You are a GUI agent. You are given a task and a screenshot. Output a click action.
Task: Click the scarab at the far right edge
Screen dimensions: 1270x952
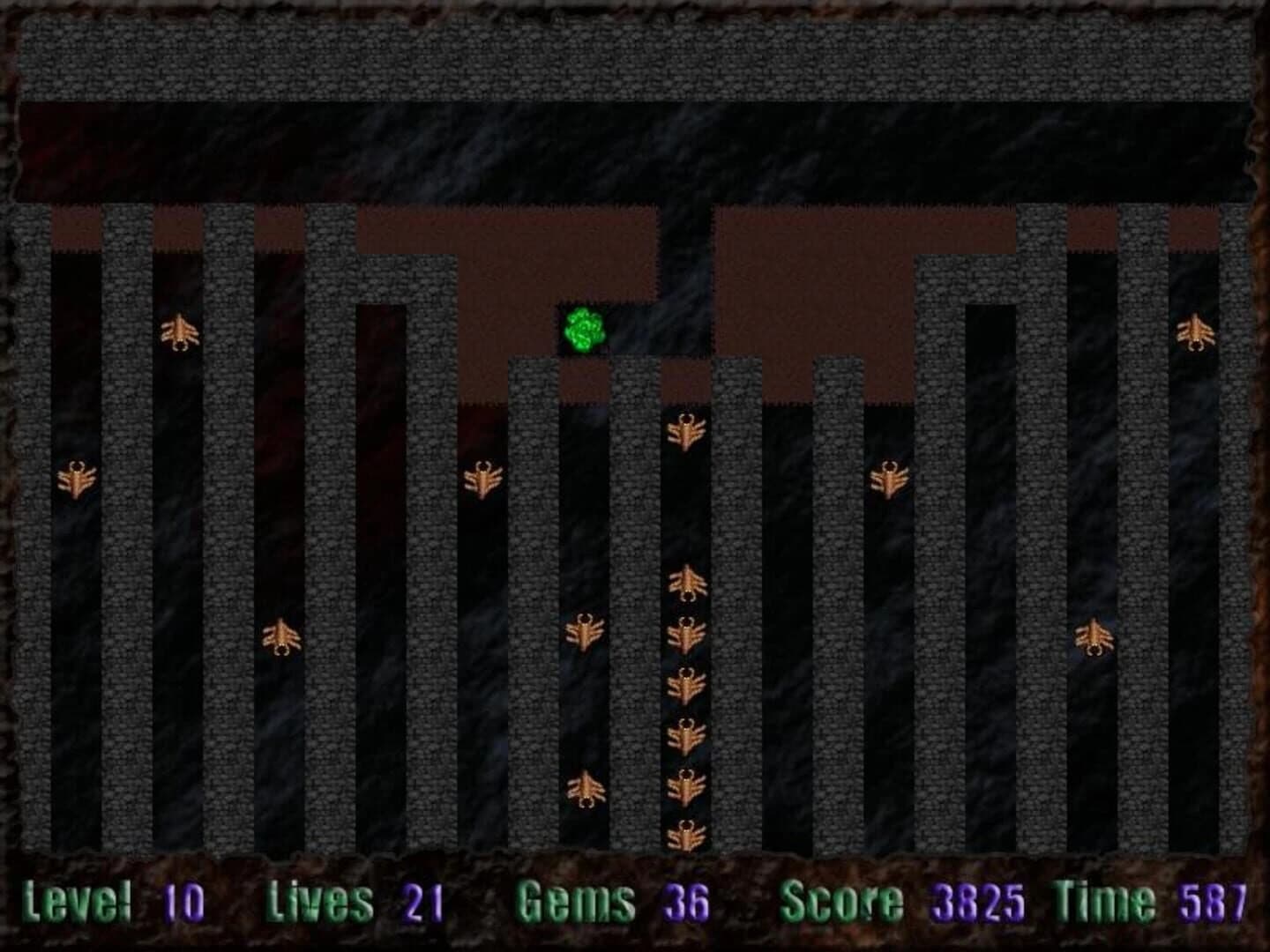point(1196,333)
